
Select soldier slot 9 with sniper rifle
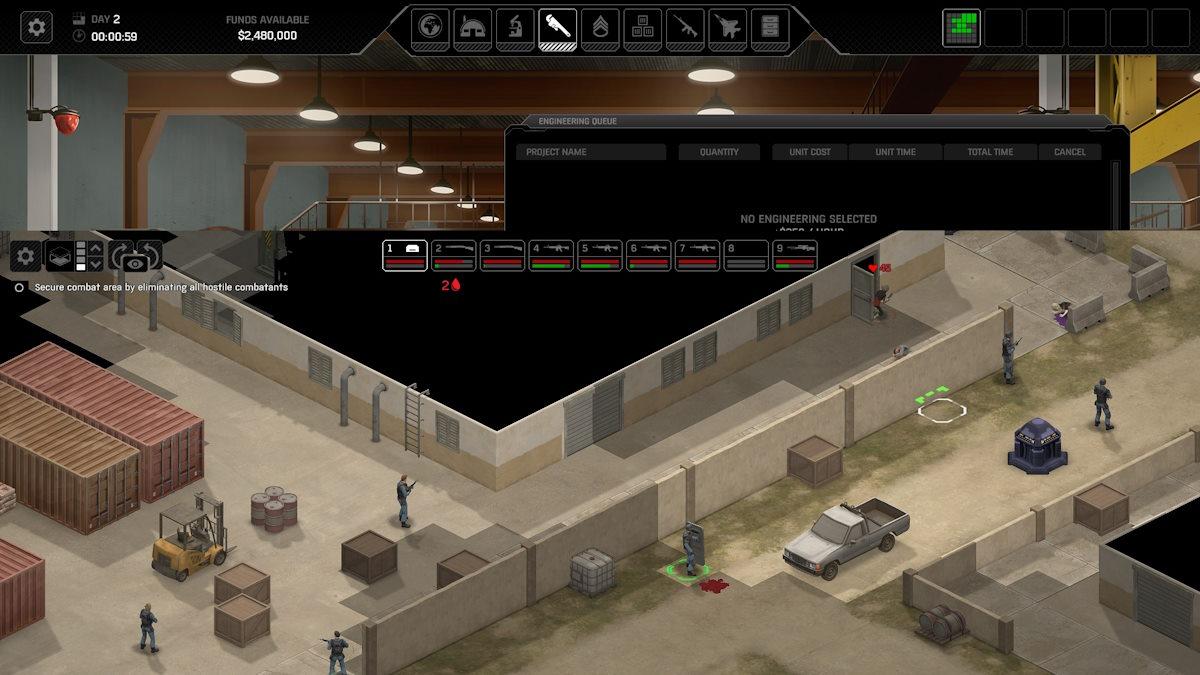tap(795, 255)
